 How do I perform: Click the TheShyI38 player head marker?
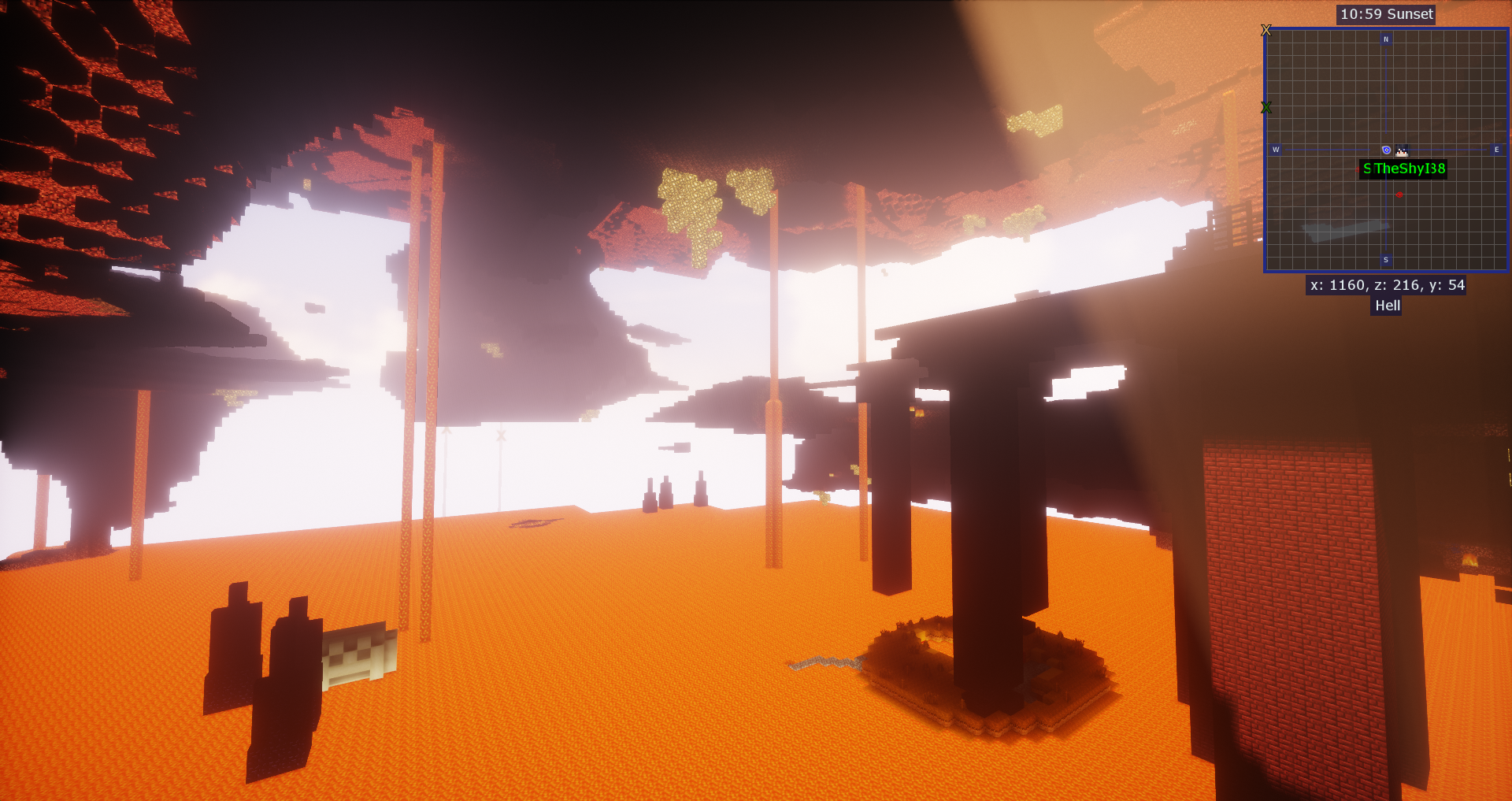1402,150
